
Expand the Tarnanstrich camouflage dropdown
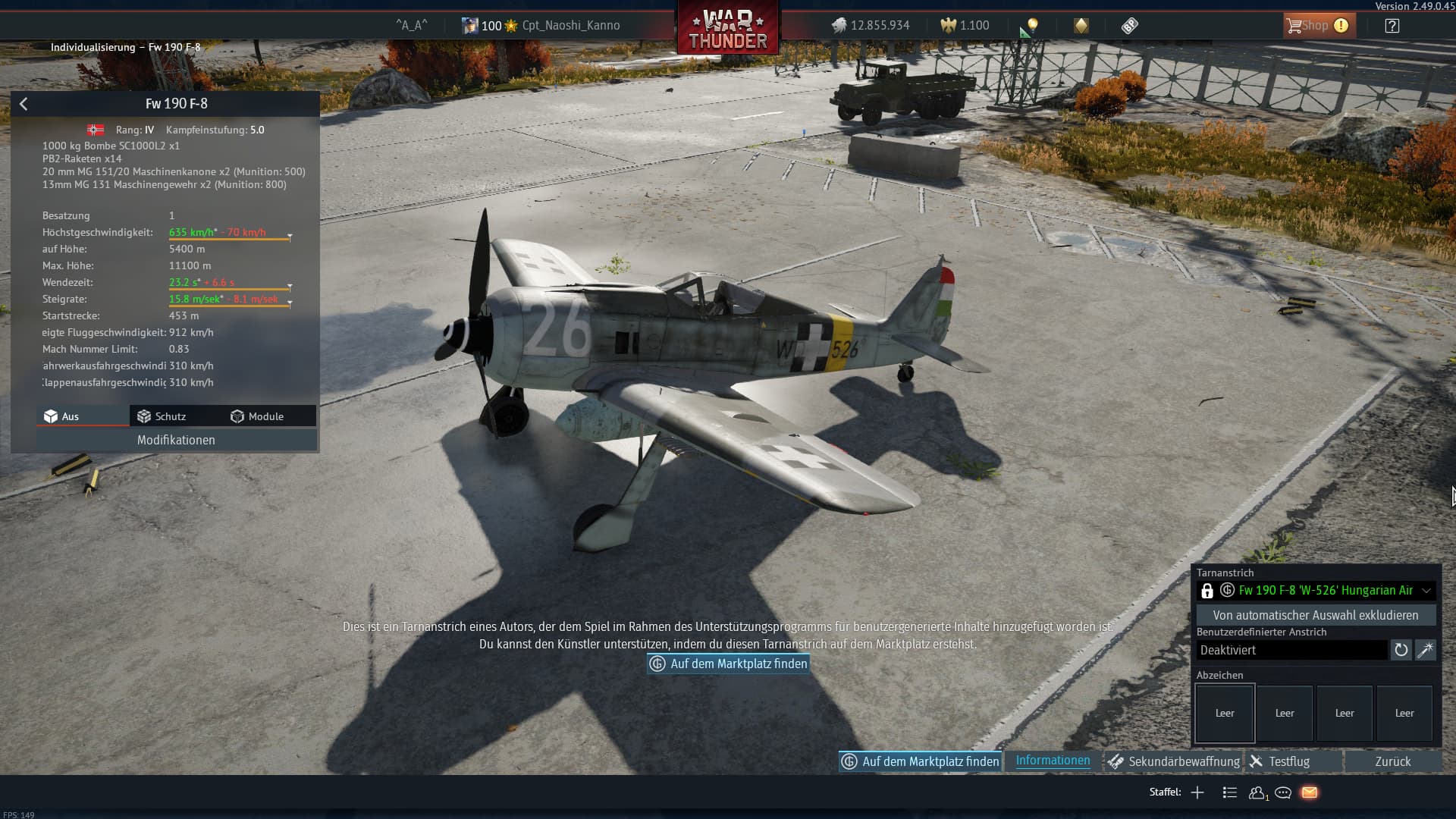(x=1426, y=591)
